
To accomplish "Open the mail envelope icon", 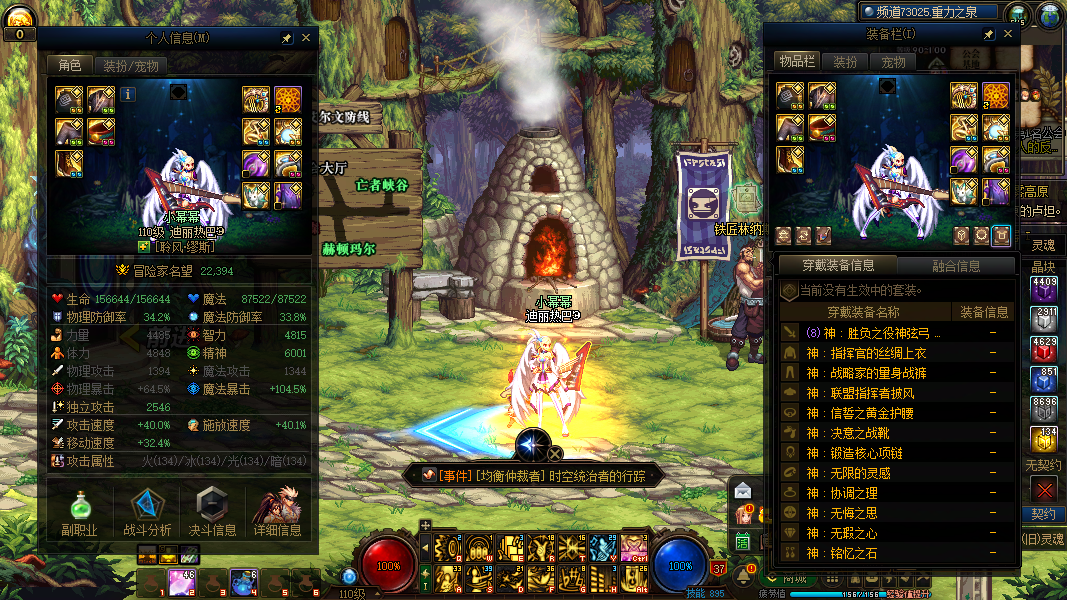I will pyautogui.click(x=744, y=490).
